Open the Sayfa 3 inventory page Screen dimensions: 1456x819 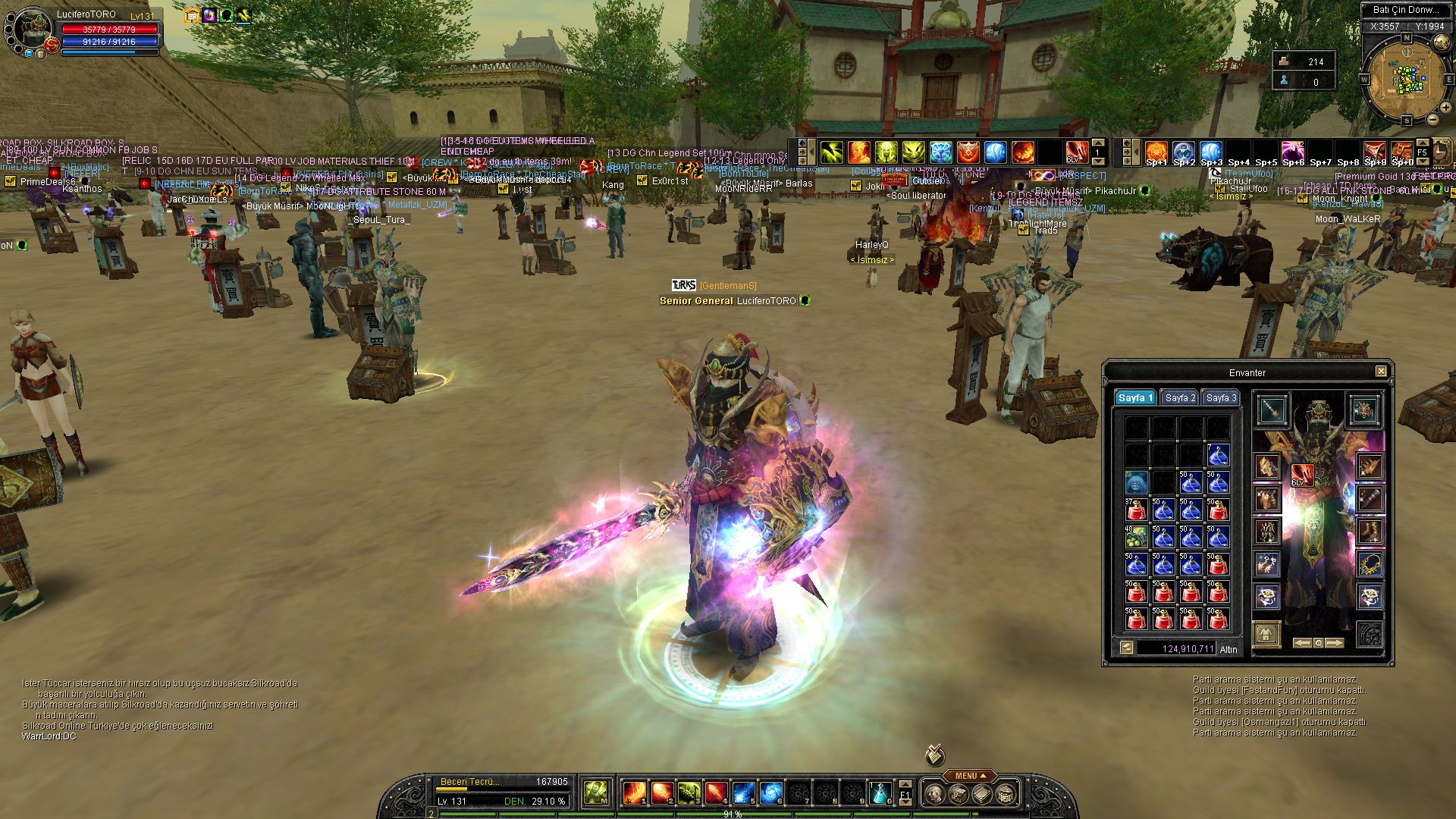click(1221, 398)
